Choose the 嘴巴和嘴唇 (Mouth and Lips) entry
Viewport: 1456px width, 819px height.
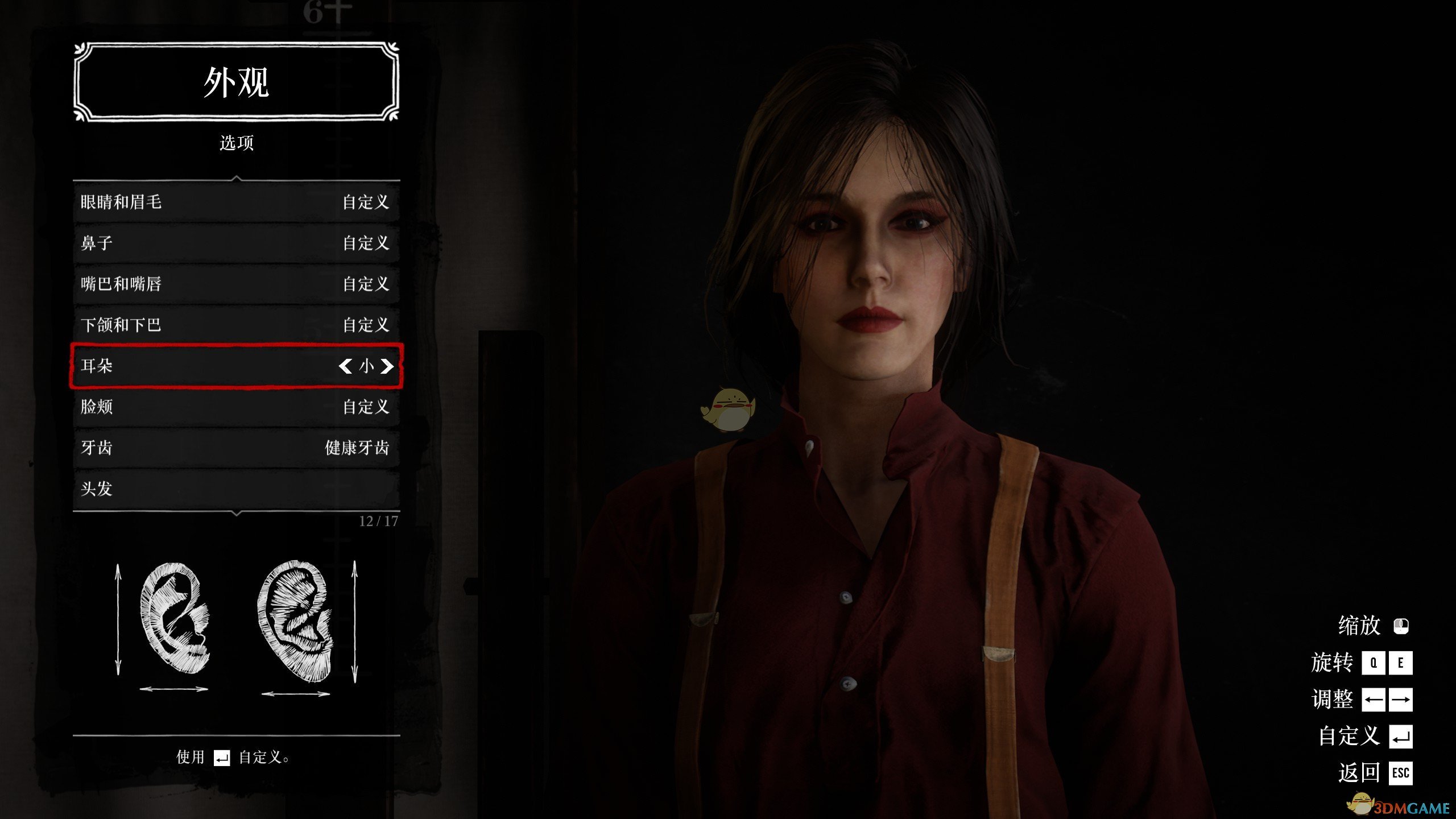pos(236,284)
